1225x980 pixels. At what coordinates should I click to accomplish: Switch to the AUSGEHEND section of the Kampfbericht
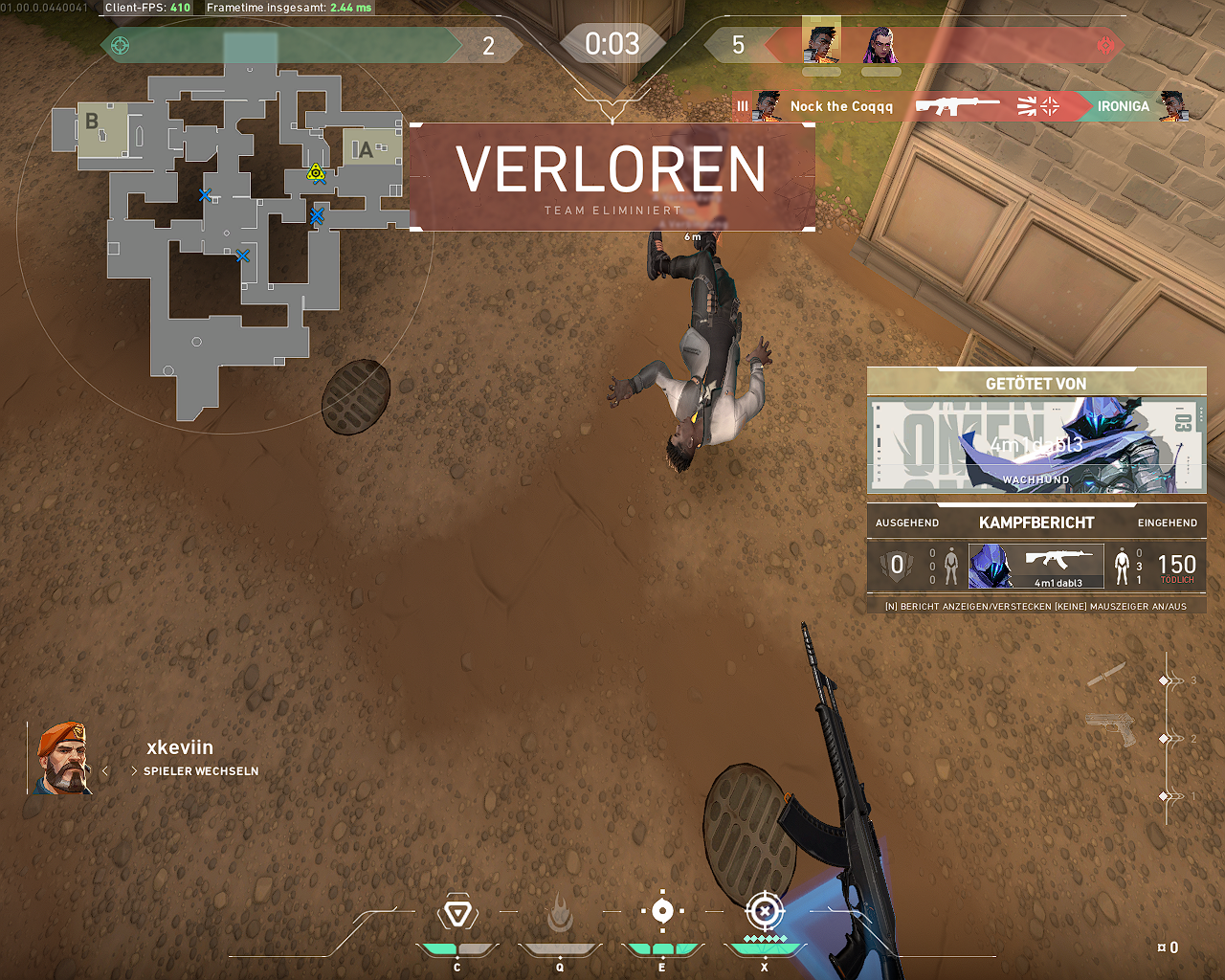905,523
